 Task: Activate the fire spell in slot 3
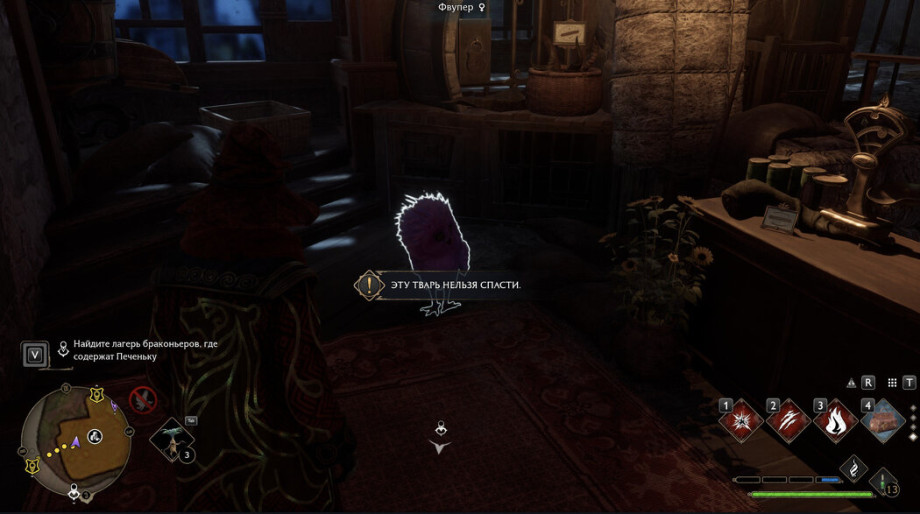pos(833,421)
